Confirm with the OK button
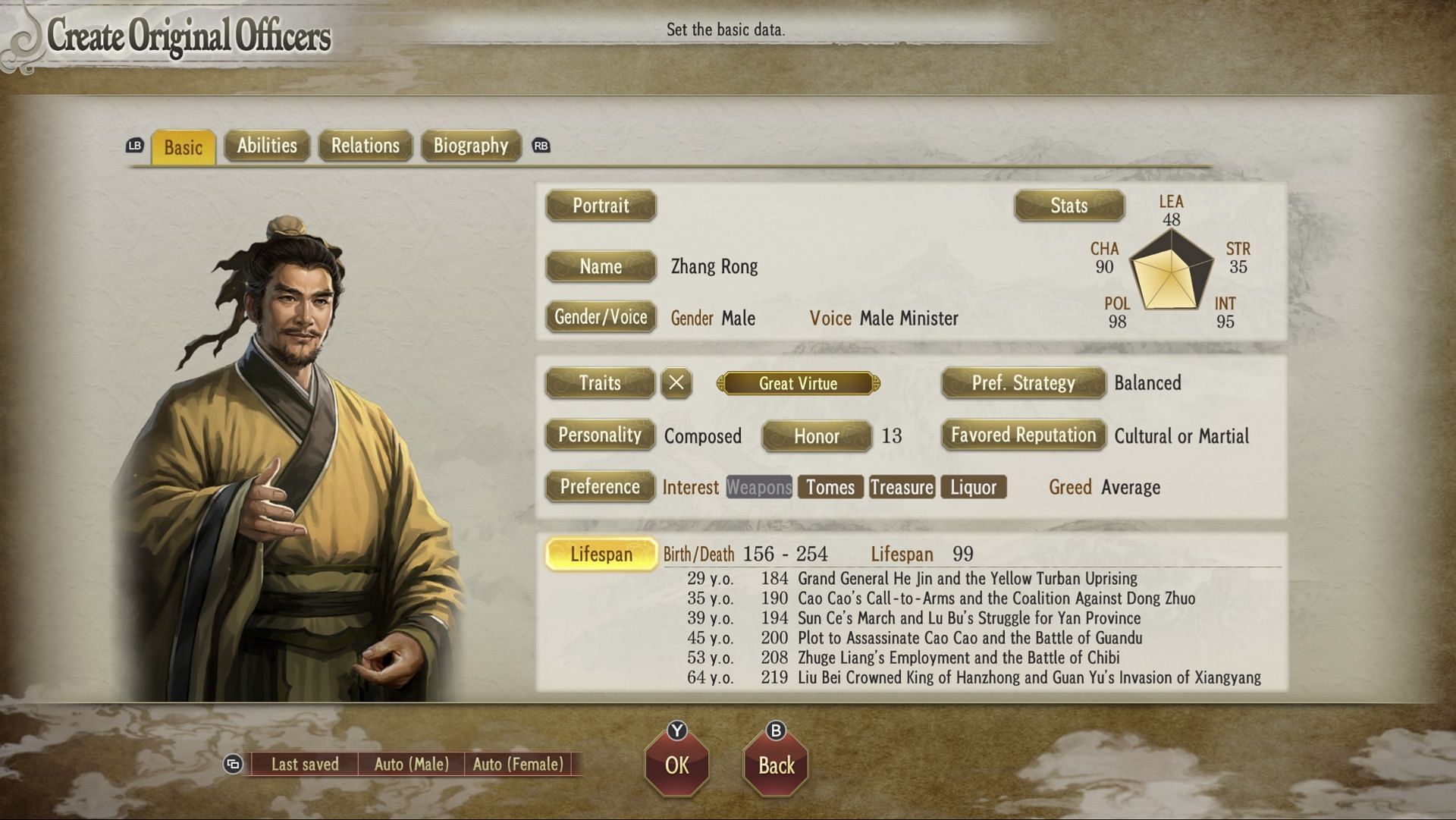Screen dimensions: 1456x820 [x=677, y=765]
